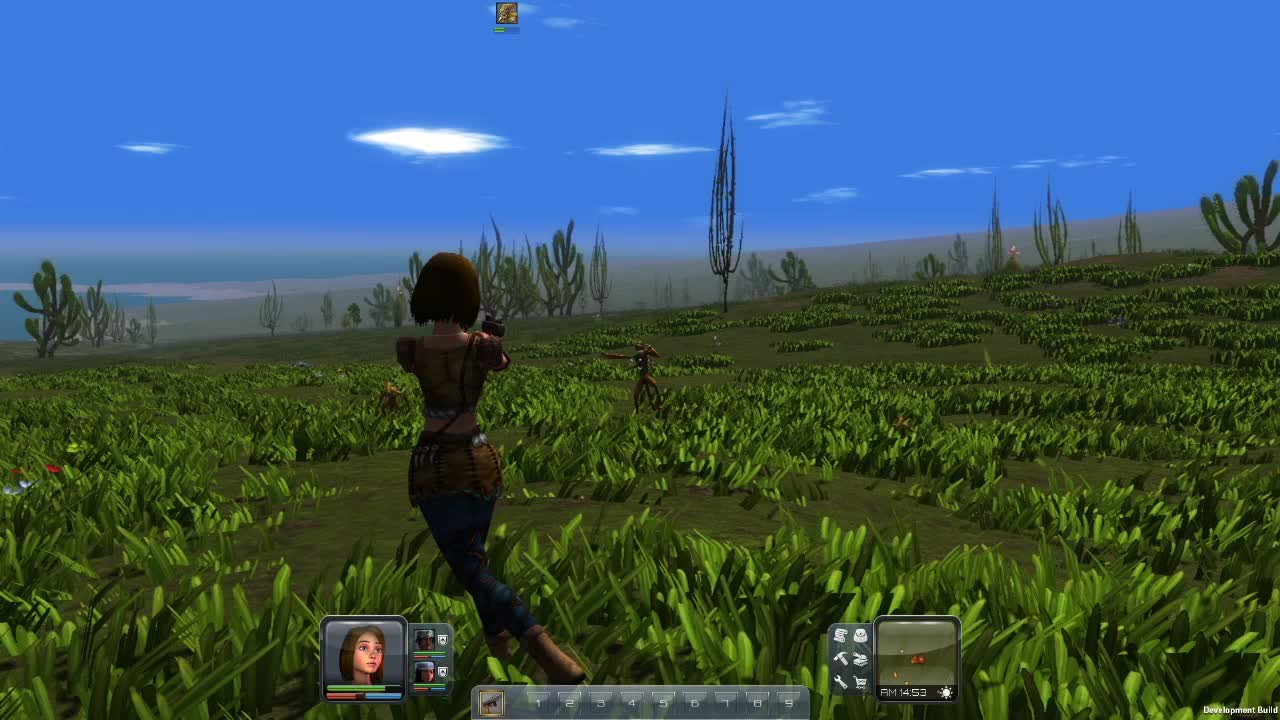Open the shopping cart trade icon

(861, 682)
